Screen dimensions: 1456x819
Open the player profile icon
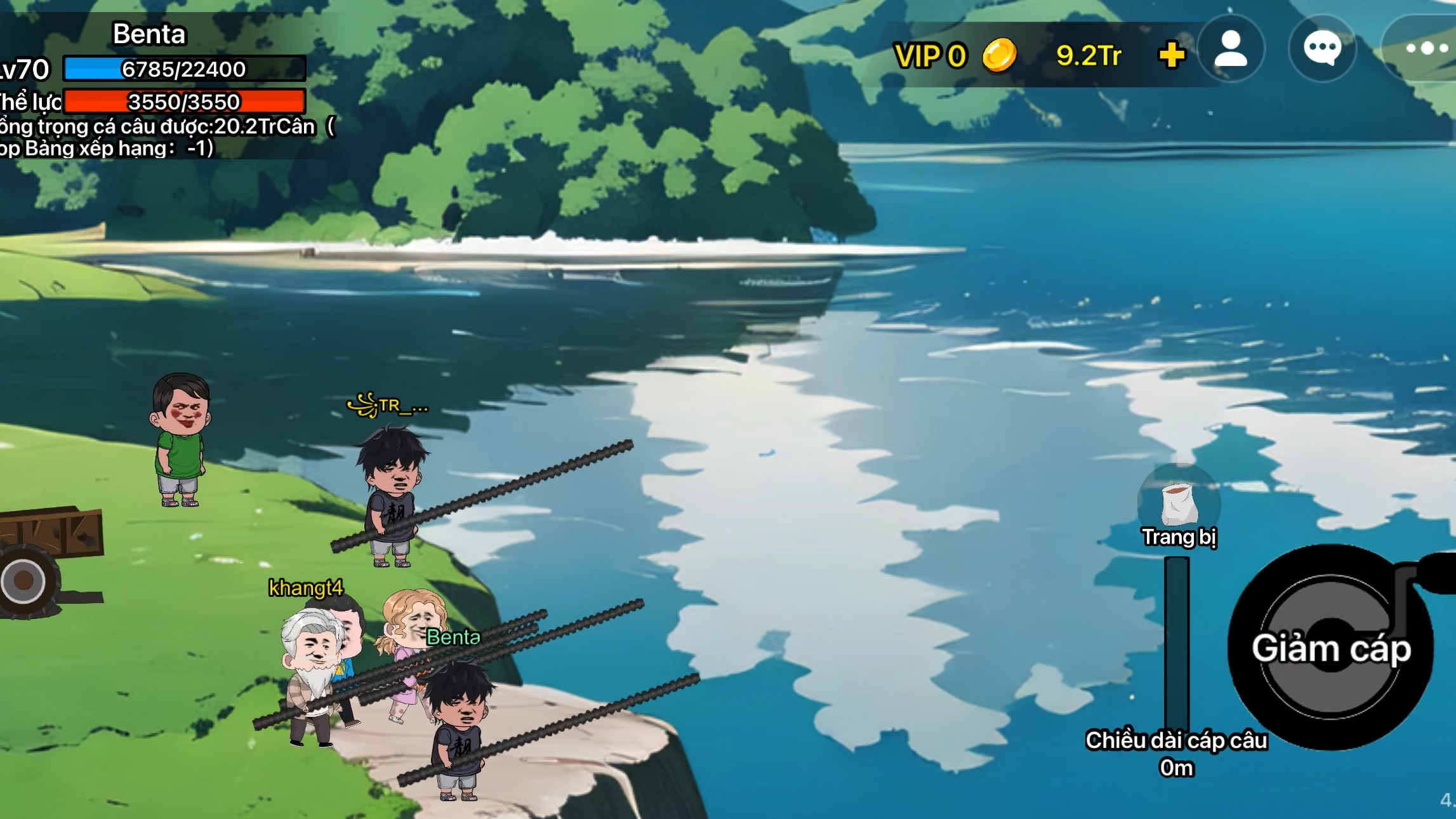tap(1231, 49)
